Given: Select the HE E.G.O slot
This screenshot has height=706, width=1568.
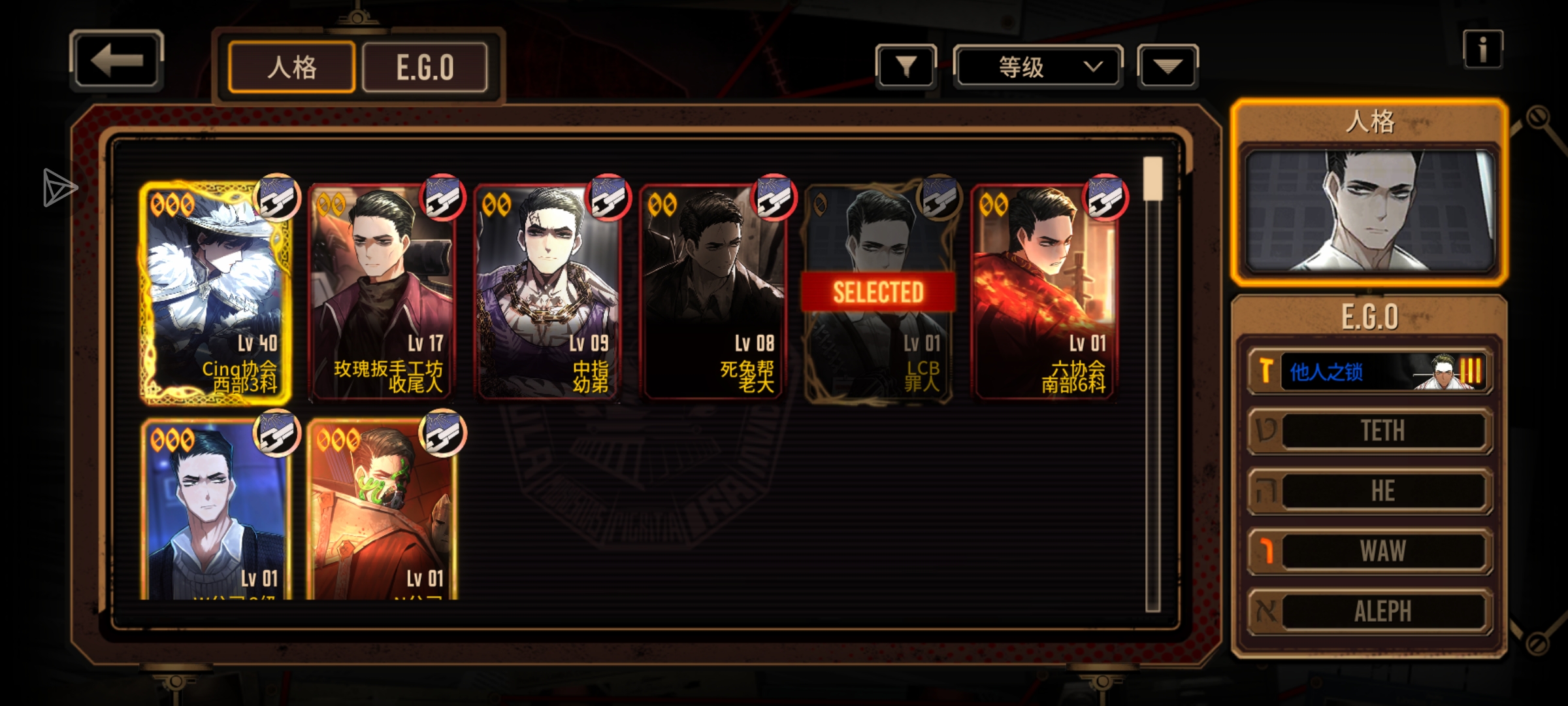Looking at the screenshot, I should pos(1370,491).
